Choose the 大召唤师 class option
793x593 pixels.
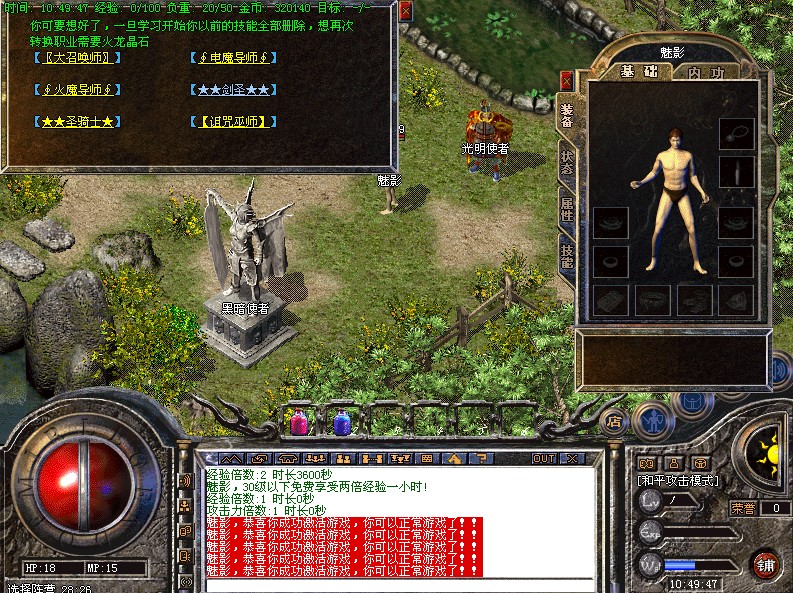pos(77,57)
